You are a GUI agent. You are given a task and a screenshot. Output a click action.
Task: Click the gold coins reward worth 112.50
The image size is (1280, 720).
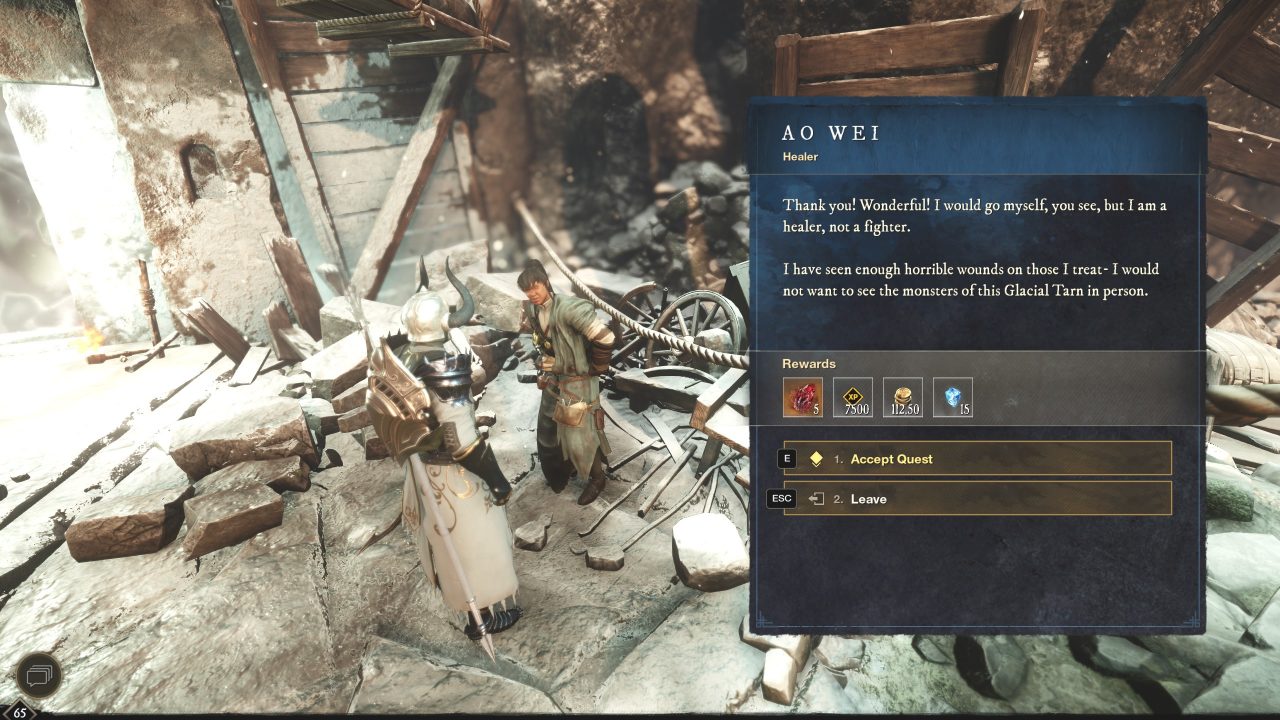point(903,397)
